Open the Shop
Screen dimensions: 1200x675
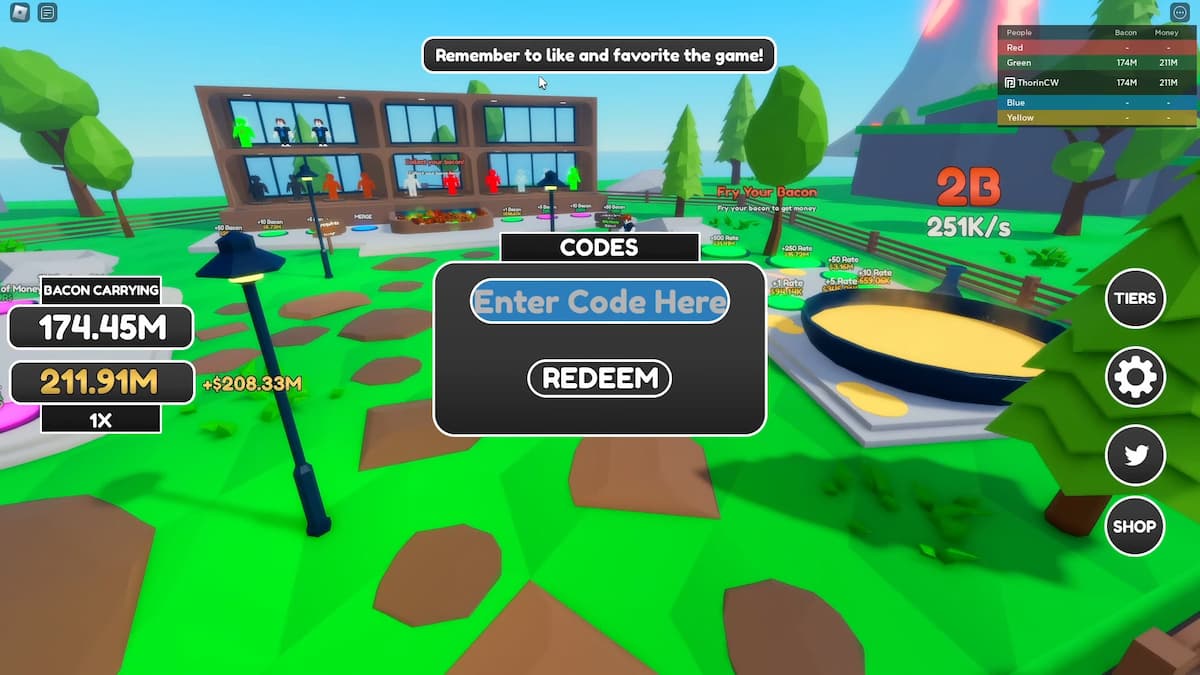(x=1135, y=526)
